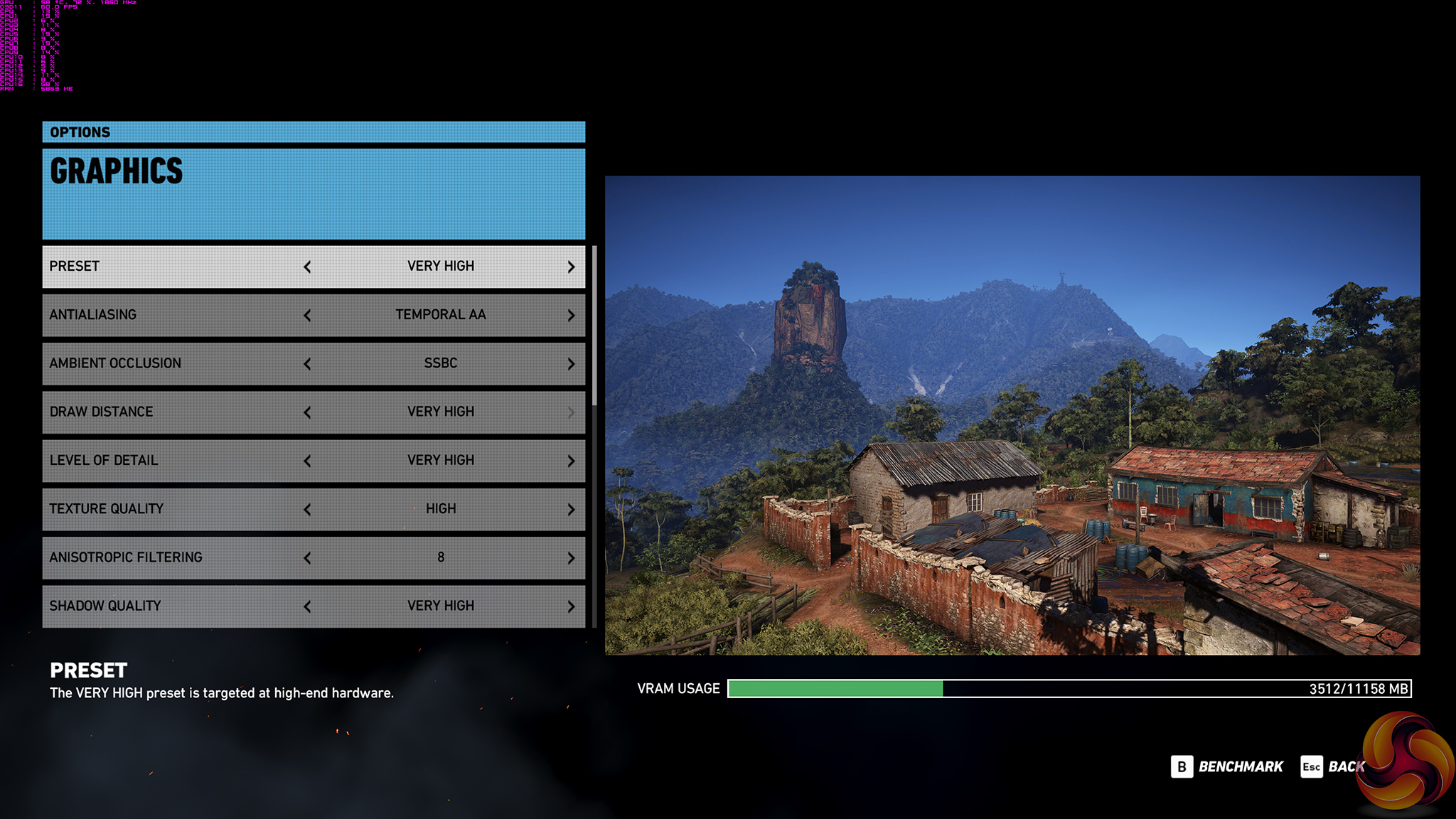This screenshot has width=1456, height=819.
Task: Increase Level of Detail via right arrow
Action: pos(571,461)
